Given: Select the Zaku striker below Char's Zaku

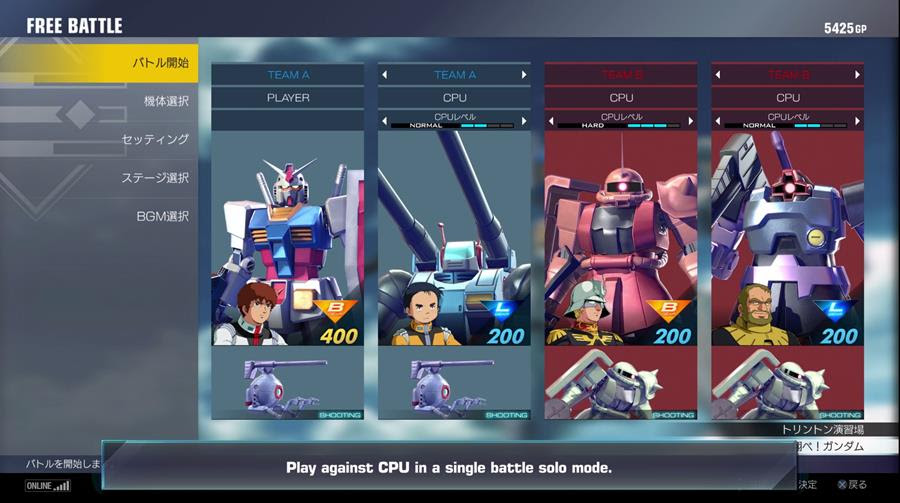Looking at the screenshot, I should pos(621,384).
